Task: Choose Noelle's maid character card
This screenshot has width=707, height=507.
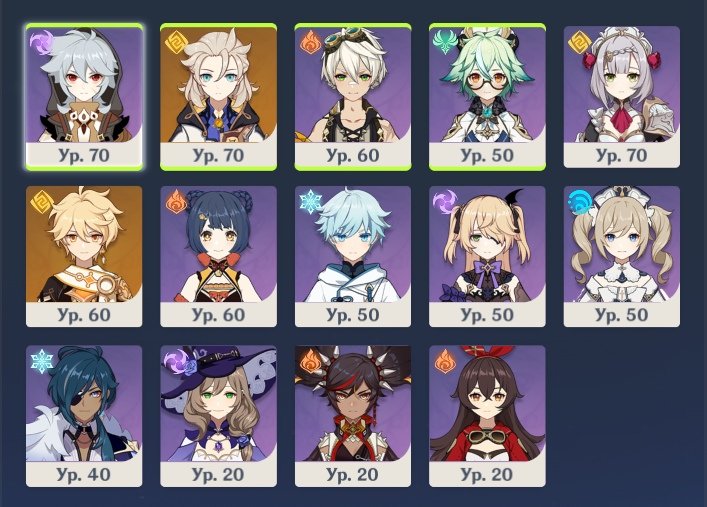Action: (x=622, y=96)
